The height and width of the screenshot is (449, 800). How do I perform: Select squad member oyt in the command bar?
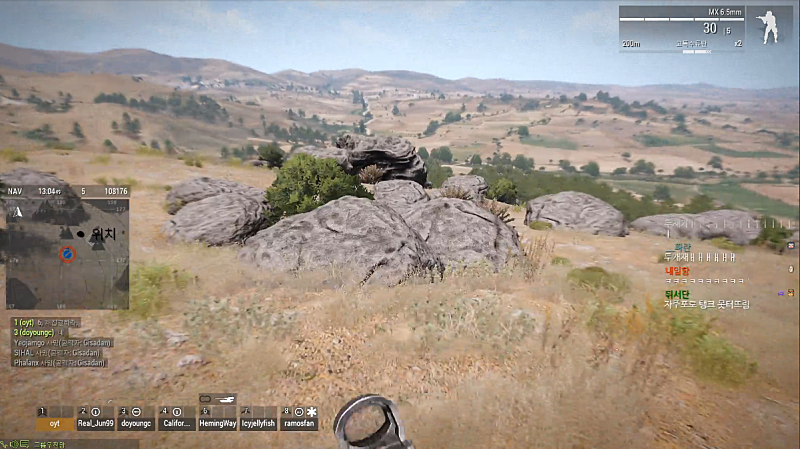[55, 424]
